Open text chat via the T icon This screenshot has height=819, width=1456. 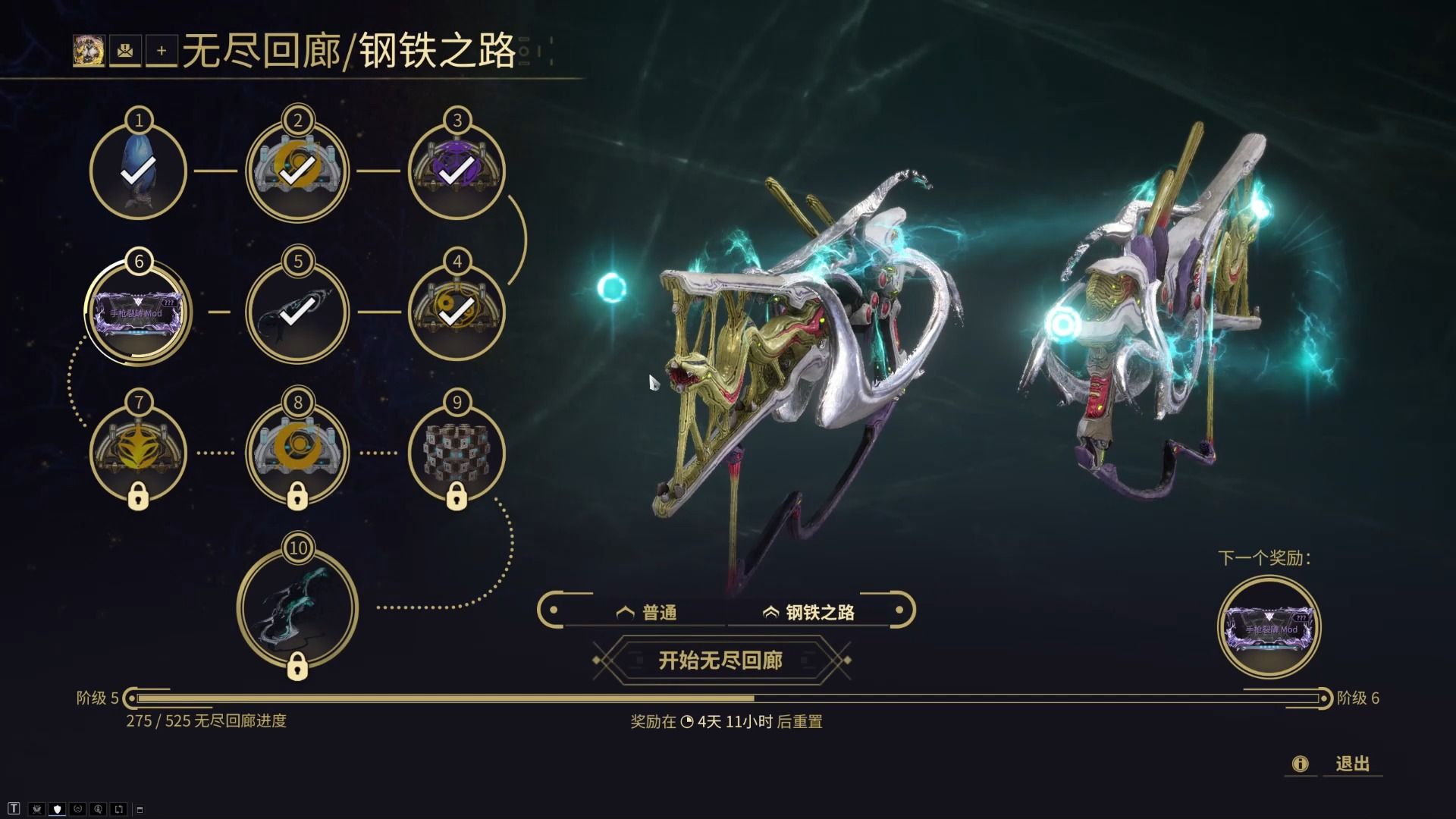pyautogui.click(x=14, y=808)
